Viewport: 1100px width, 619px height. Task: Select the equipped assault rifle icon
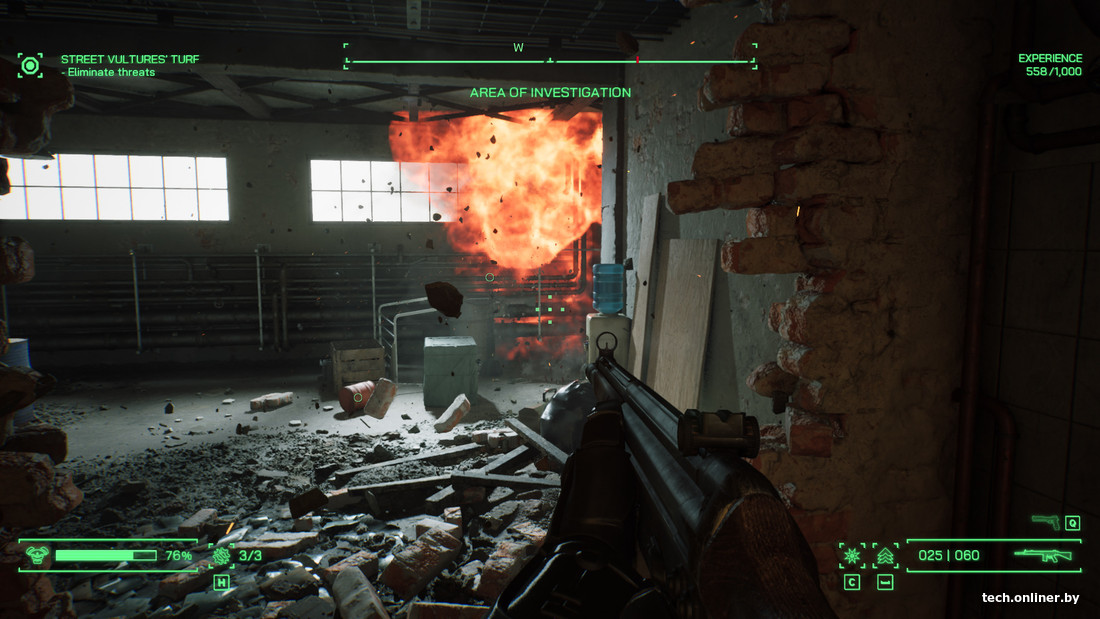[1043, 555]
